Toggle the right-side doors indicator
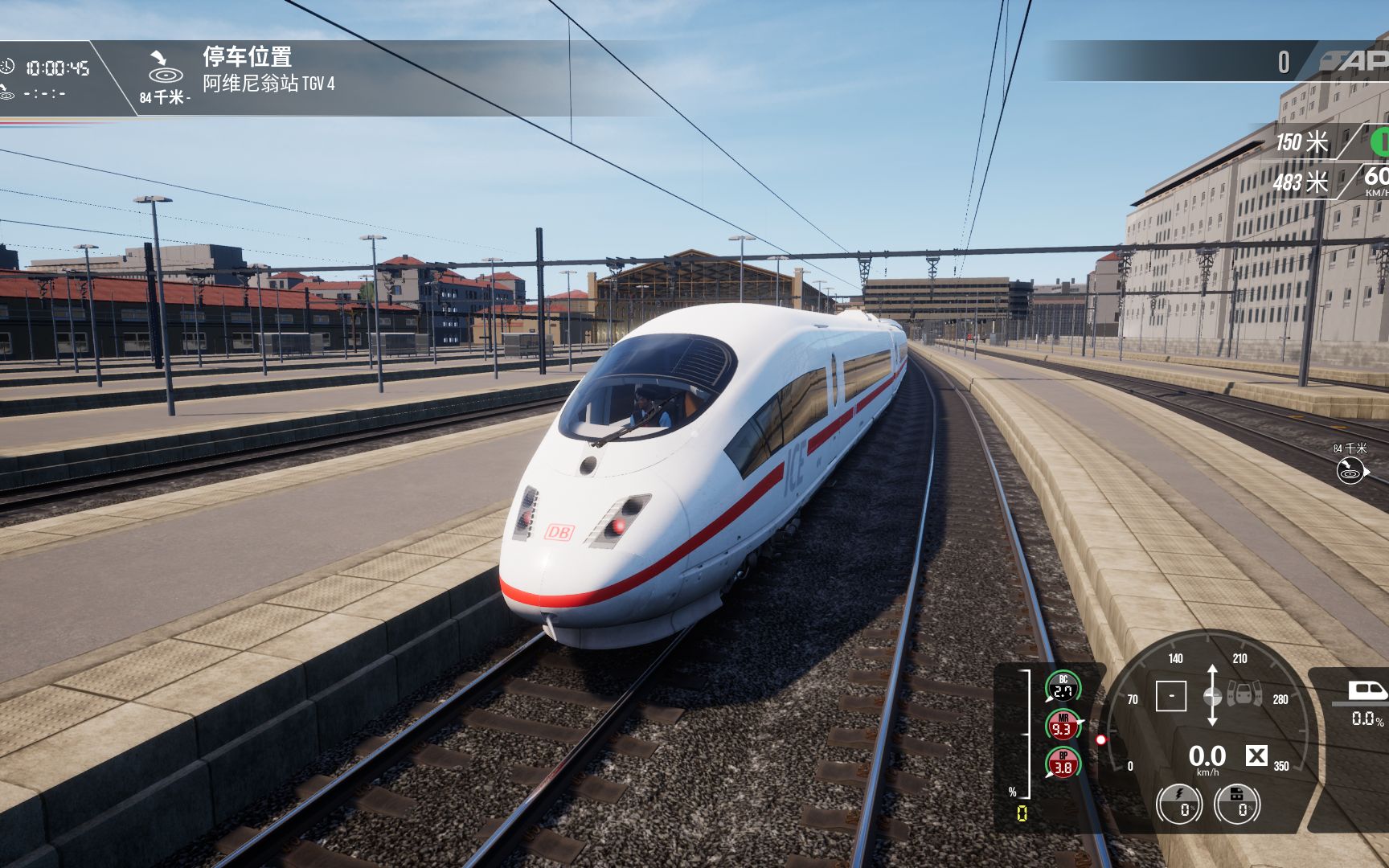The image size is (1389, 868). point(1258,693)
